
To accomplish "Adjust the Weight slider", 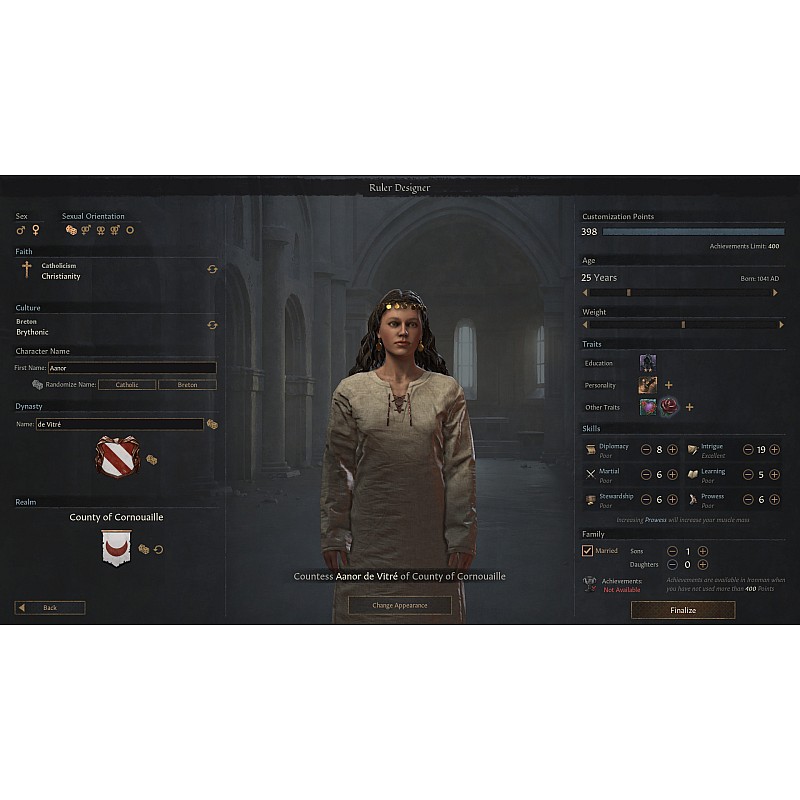I will coord(682,324).
